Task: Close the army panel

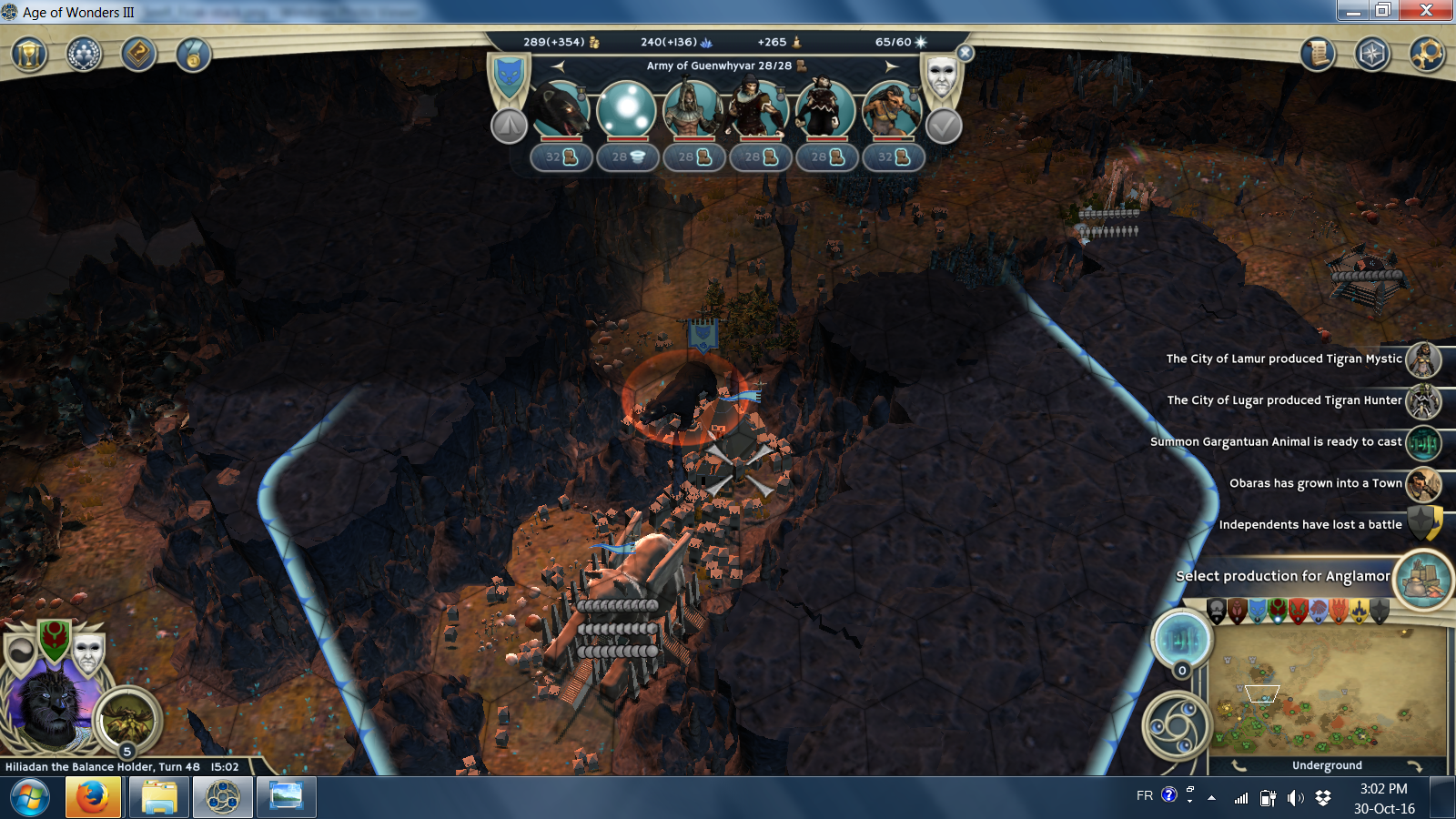Action: point(966,54)
